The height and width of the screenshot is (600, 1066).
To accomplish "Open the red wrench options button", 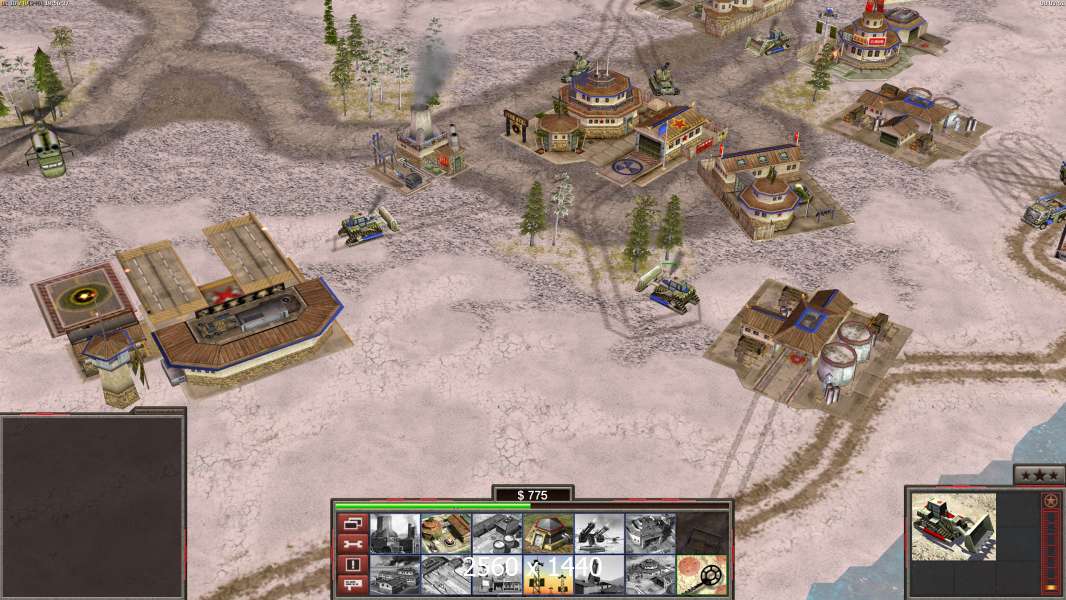I will coord(351,544).
